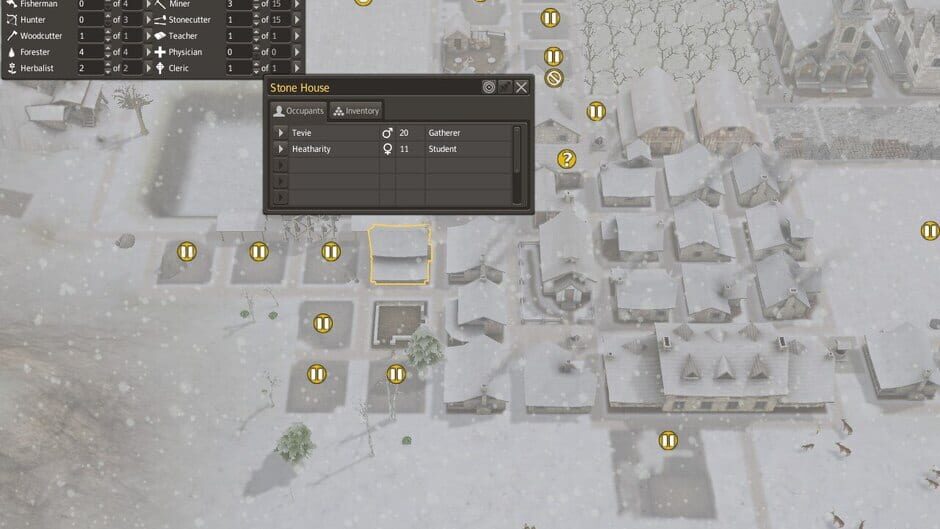
Task: Click the arrow button on the Physician row
Action: [x=297, y=52]
